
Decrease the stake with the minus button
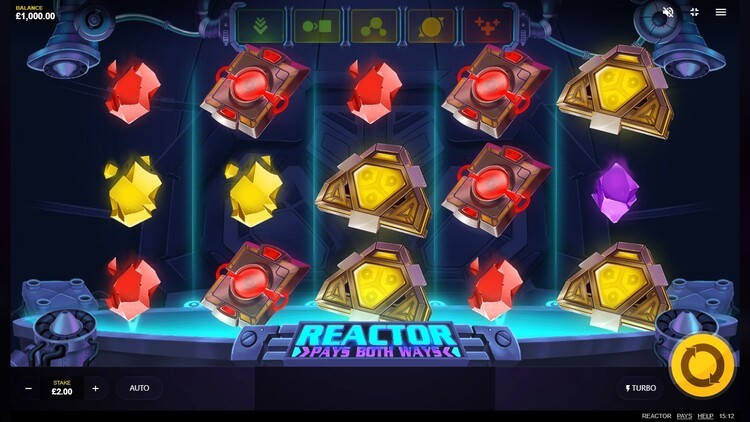(28, 388)
